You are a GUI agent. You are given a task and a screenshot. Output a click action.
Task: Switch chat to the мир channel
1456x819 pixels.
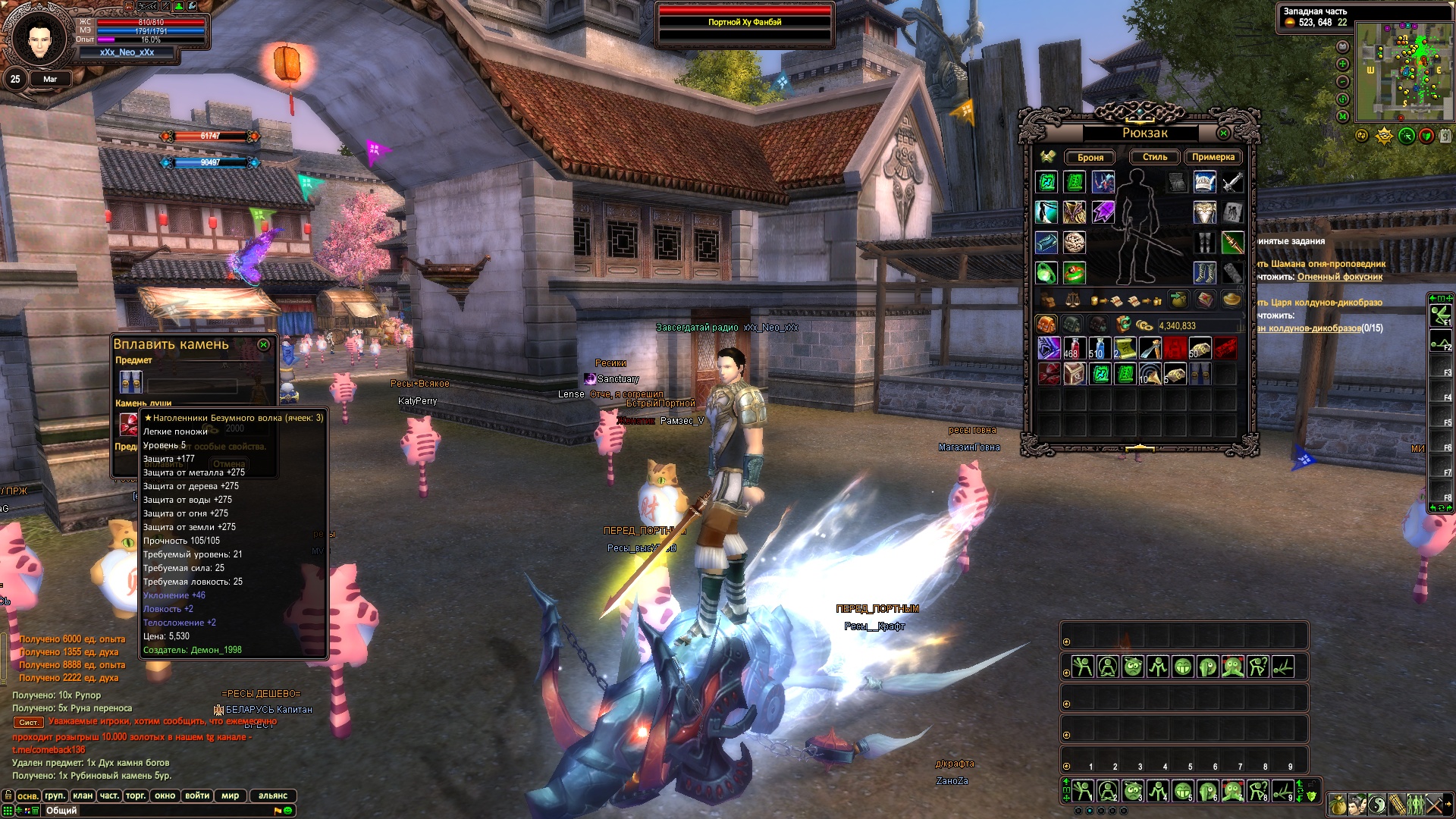pyautogui.click(x=231, y=795)
